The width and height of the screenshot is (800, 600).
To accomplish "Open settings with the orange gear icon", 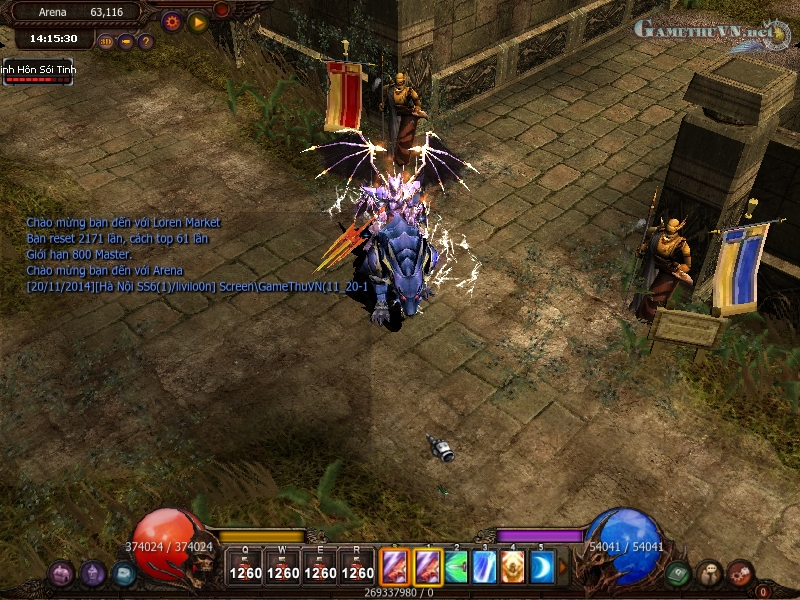I will [x=171, y=21].
